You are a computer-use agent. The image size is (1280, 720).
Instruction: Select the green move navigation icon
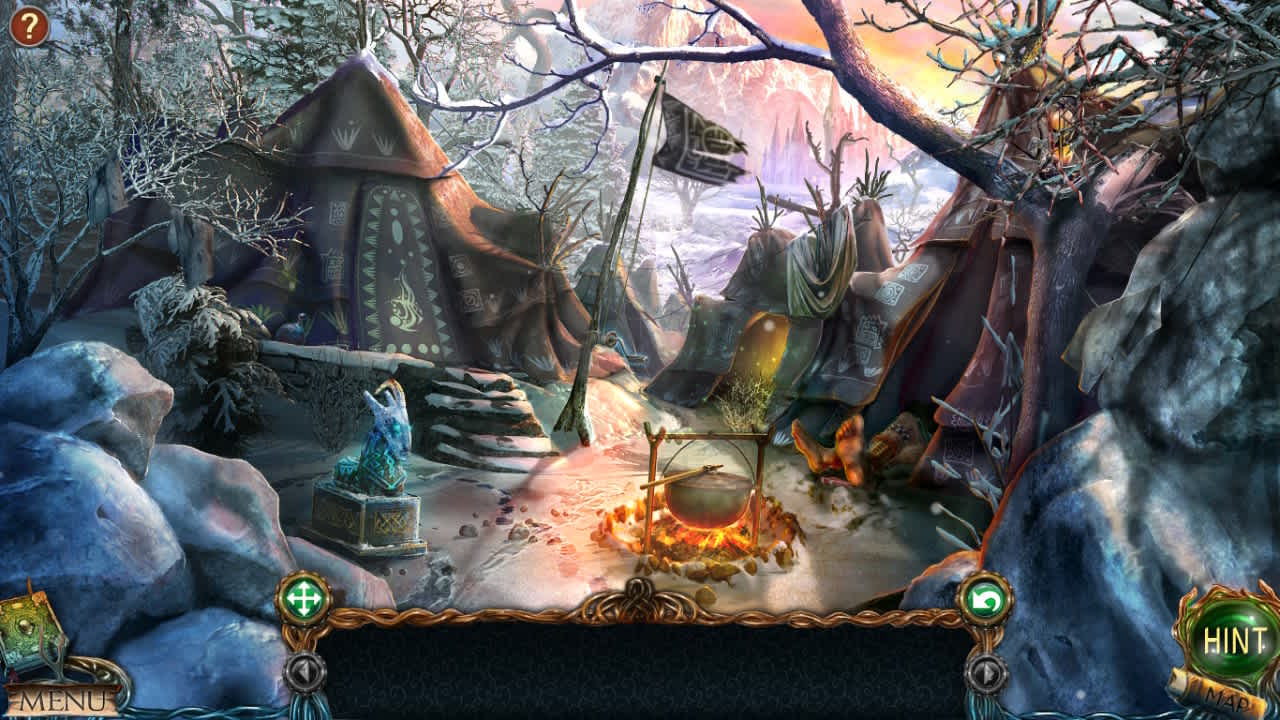[x=307, y=597]
